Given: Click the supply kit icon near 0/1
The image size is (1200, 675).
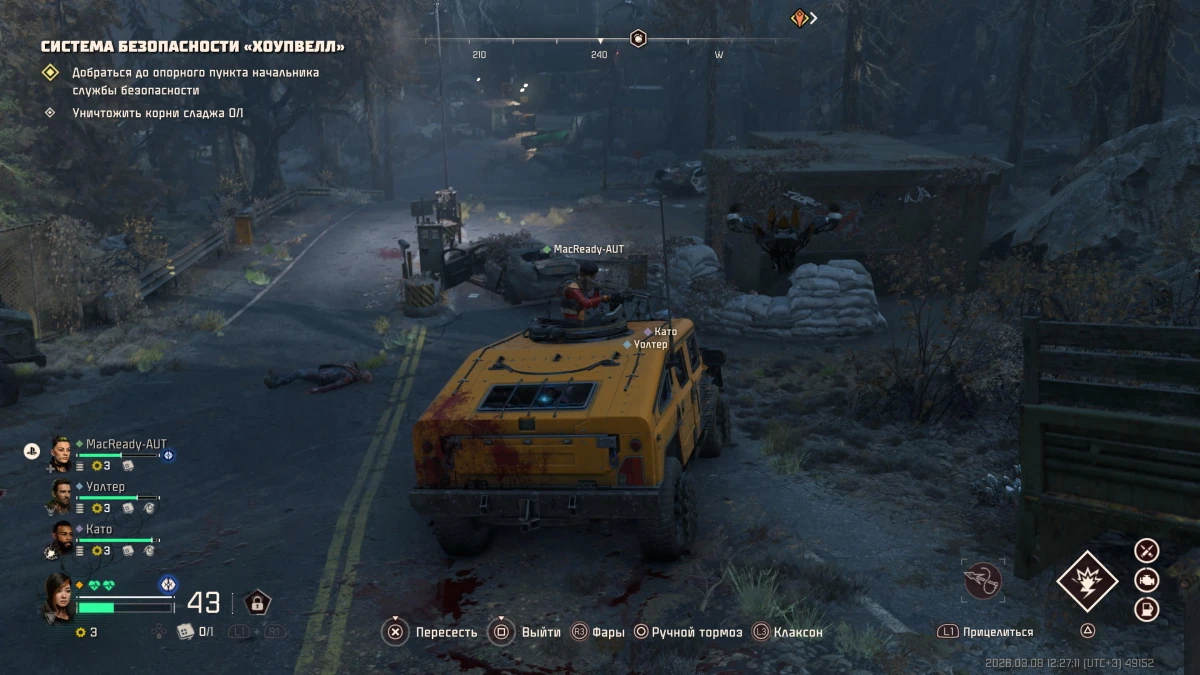Looking at the screenshot, I should pos(184,631).
